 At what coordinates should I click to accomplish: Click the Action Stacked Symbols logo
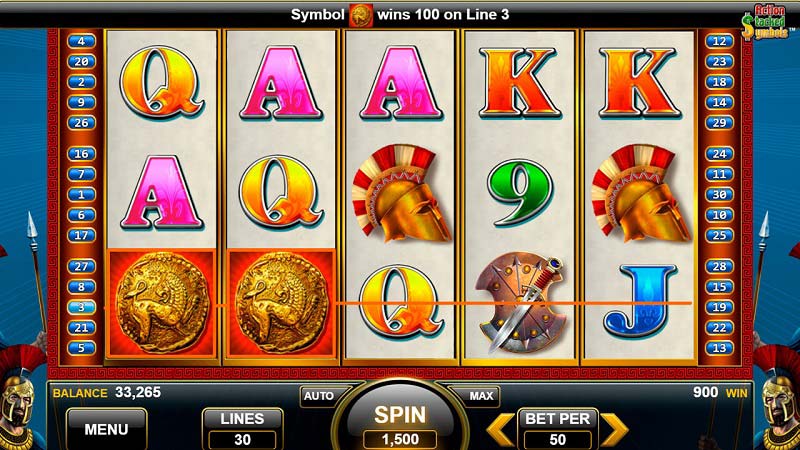767,22
